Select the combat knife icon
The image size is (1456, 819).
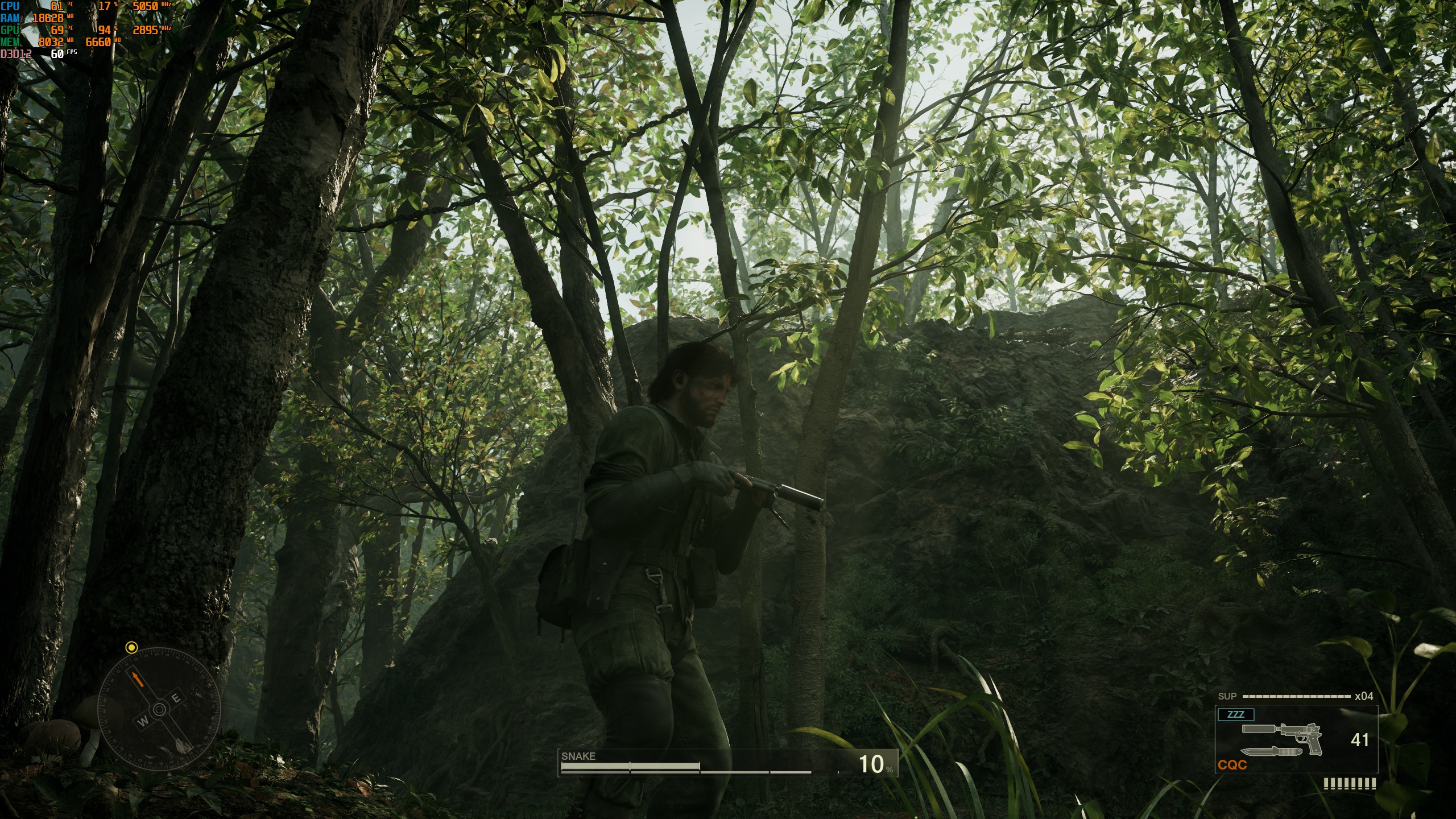click(1271, 752)
